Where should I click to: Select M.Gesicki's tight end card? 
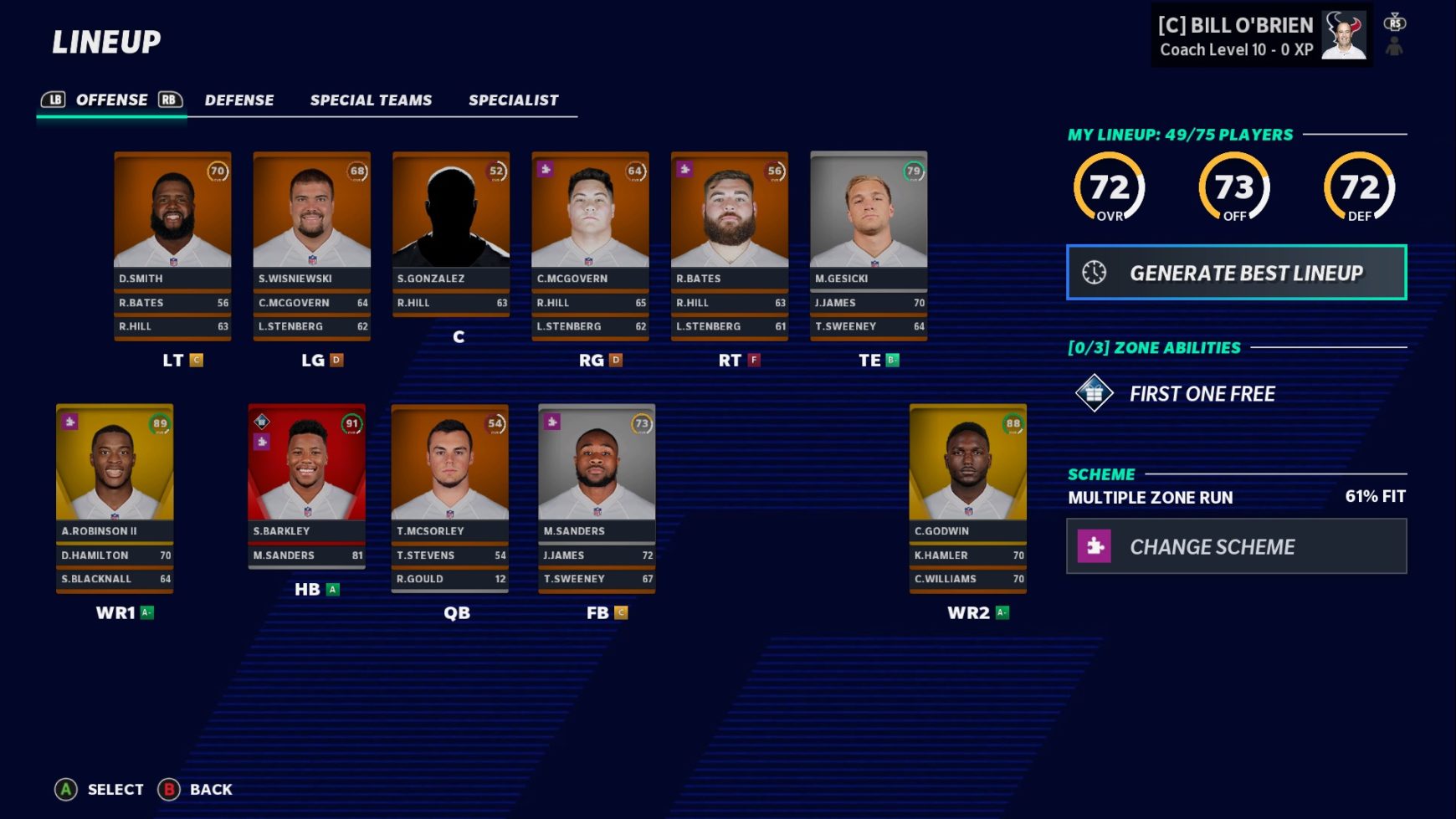click(x=869, y=219)
